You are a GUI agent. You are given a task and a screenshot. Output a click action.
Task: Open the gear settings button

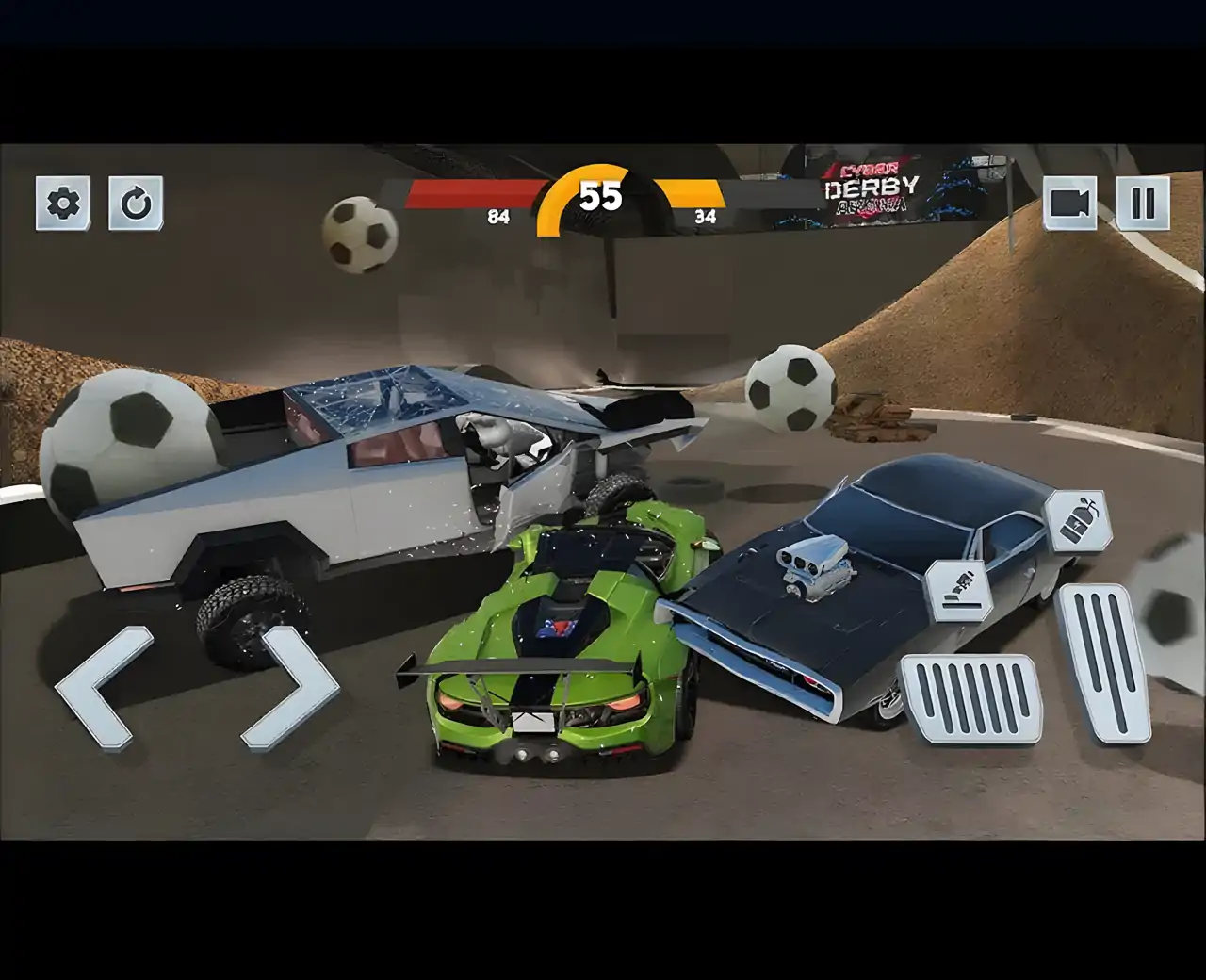coord(63,203)
